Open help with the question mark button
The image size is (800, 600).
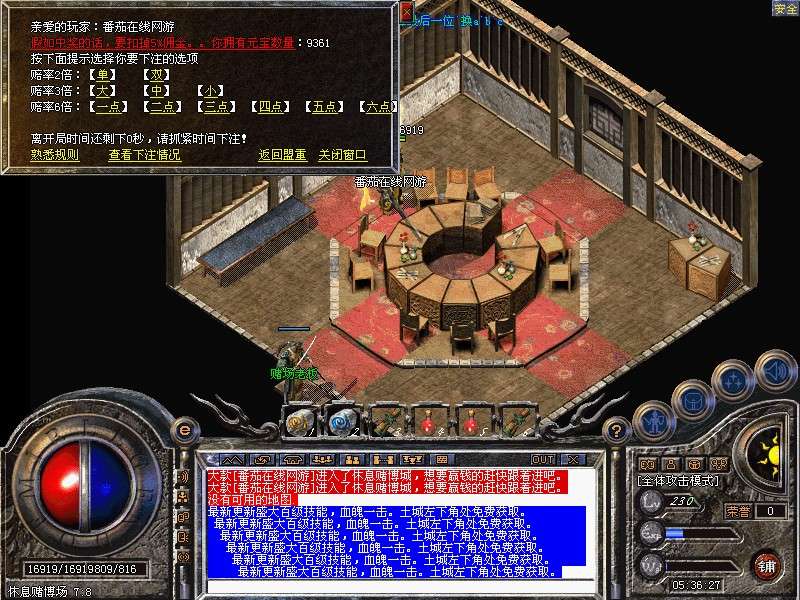pos(618,430)
